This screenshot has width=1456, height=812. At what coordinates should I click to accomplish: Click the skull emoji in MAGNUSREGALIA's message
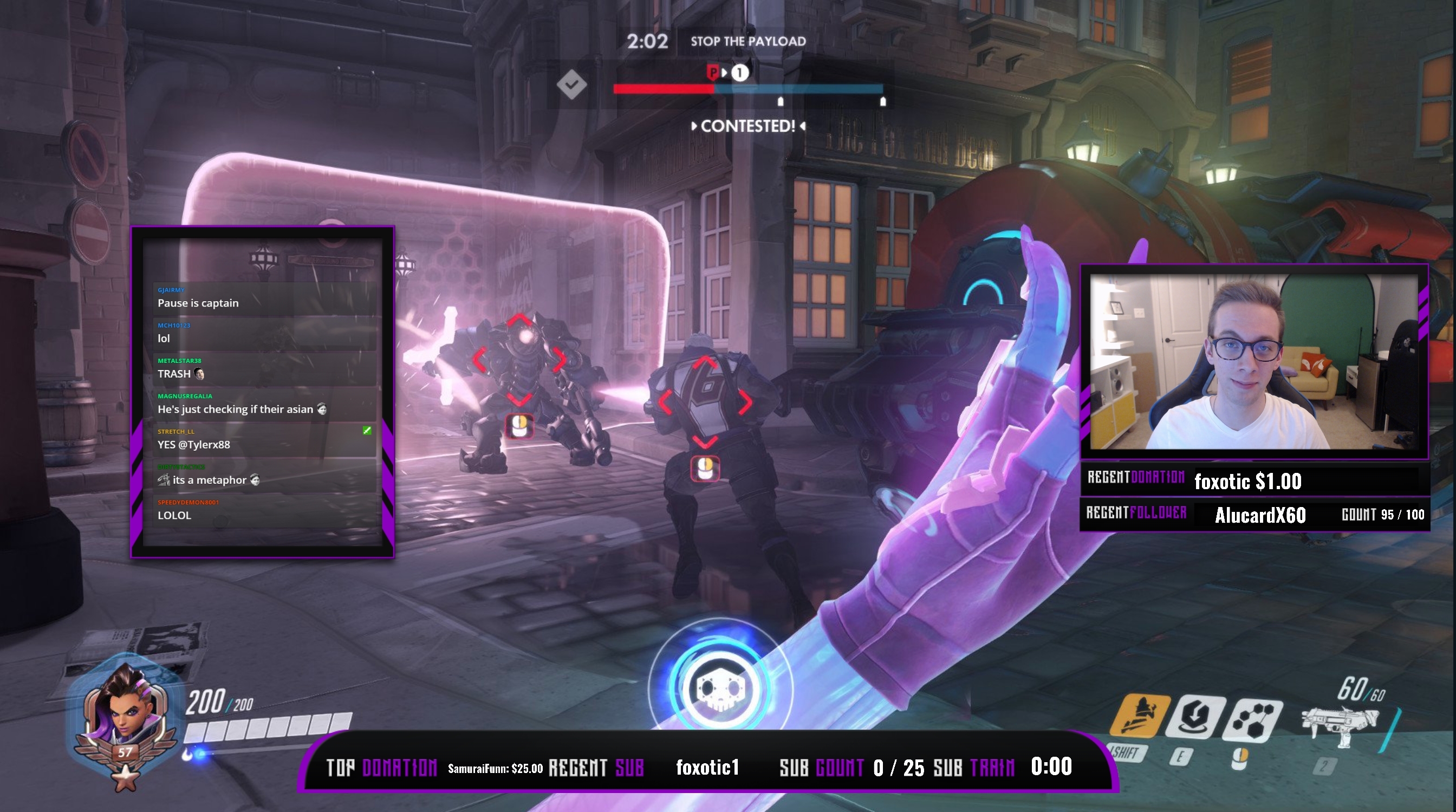coord(323,409)
